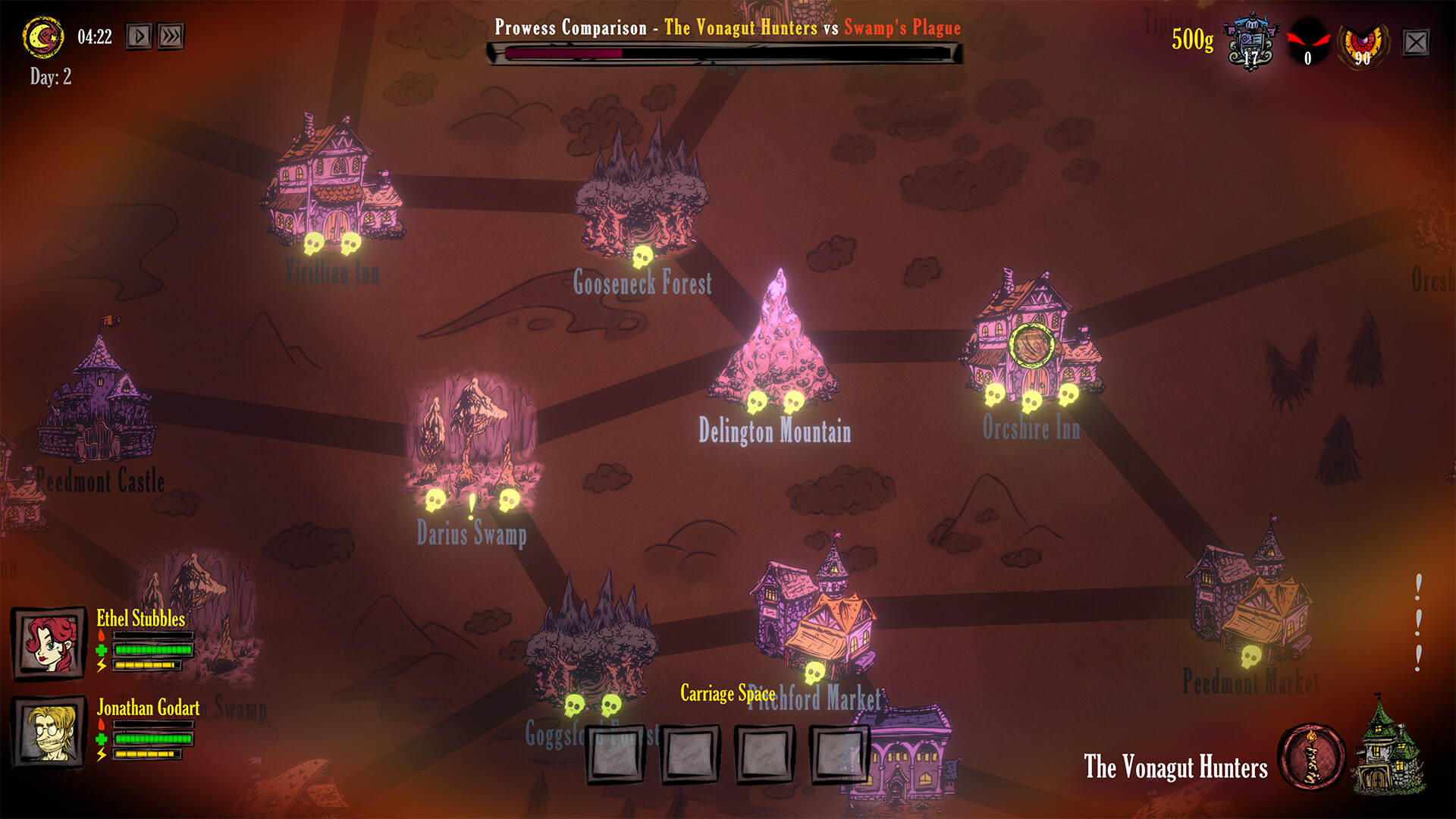The height and width of the screenshot is (819, 1456).
Task: Click the green hunter house icon
Action: pos(1392,749)
